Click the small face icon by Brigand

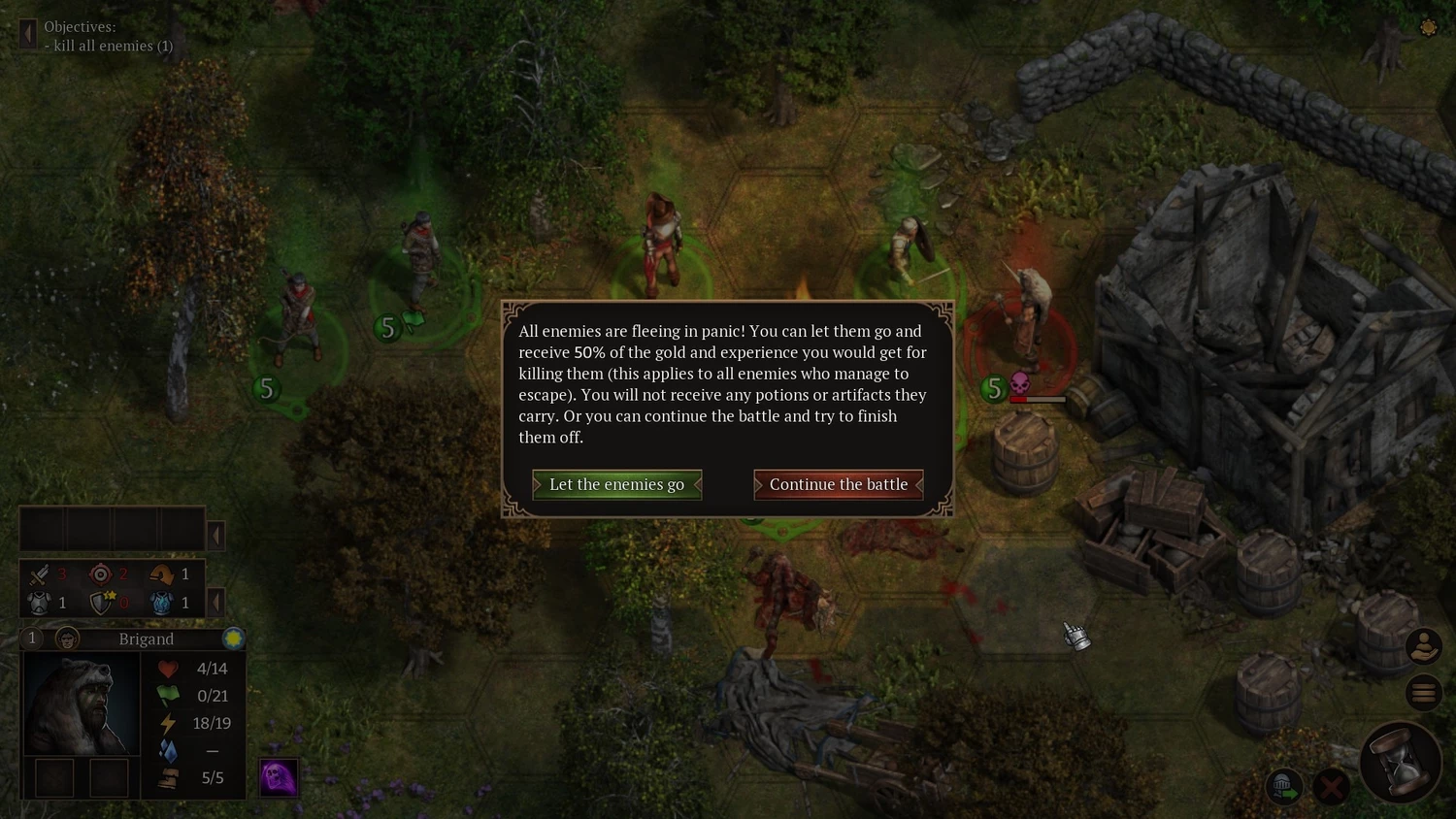67,639
